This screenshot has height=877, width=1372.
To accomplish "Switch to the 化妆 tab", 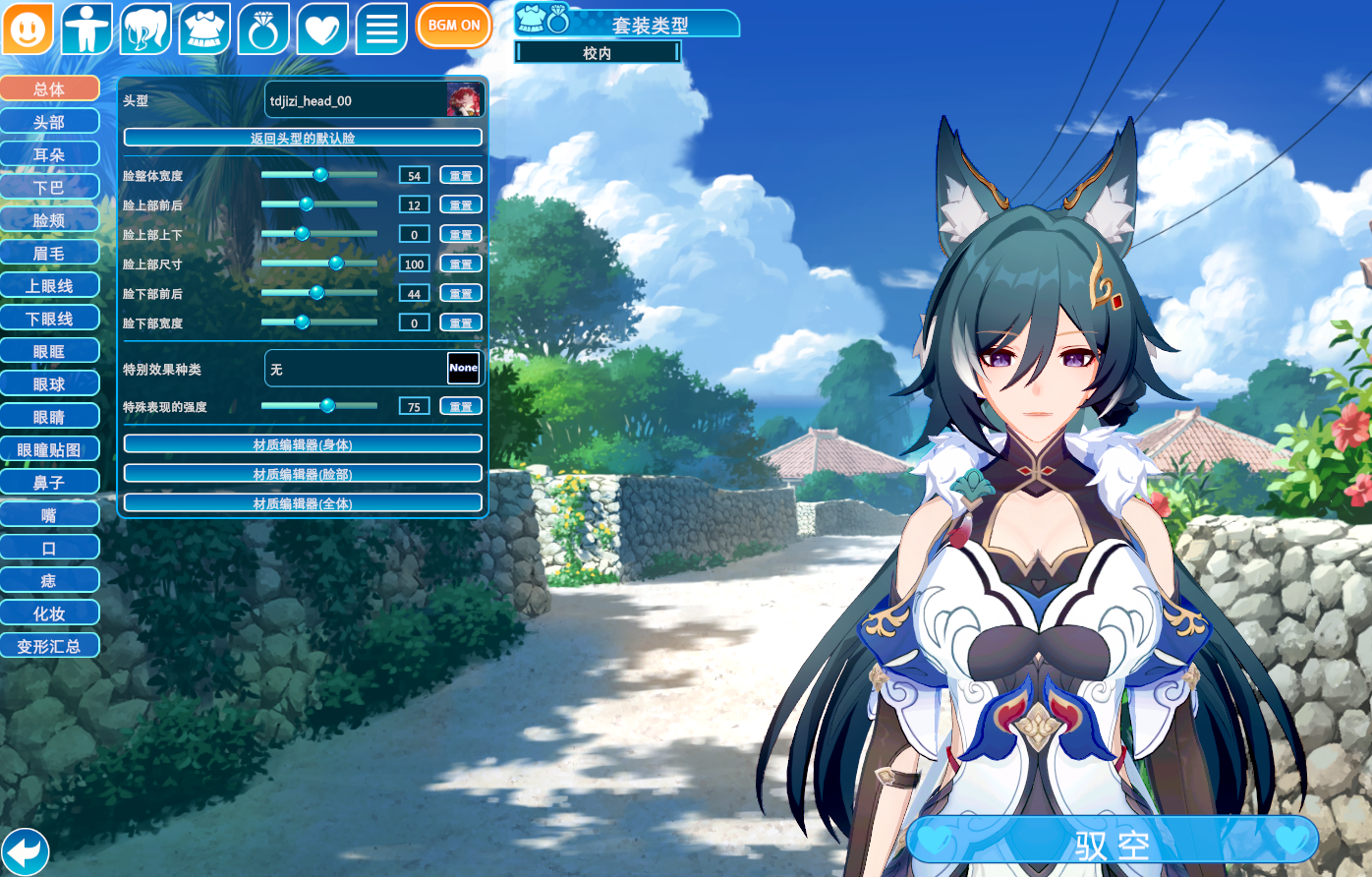I will (49, 614).
